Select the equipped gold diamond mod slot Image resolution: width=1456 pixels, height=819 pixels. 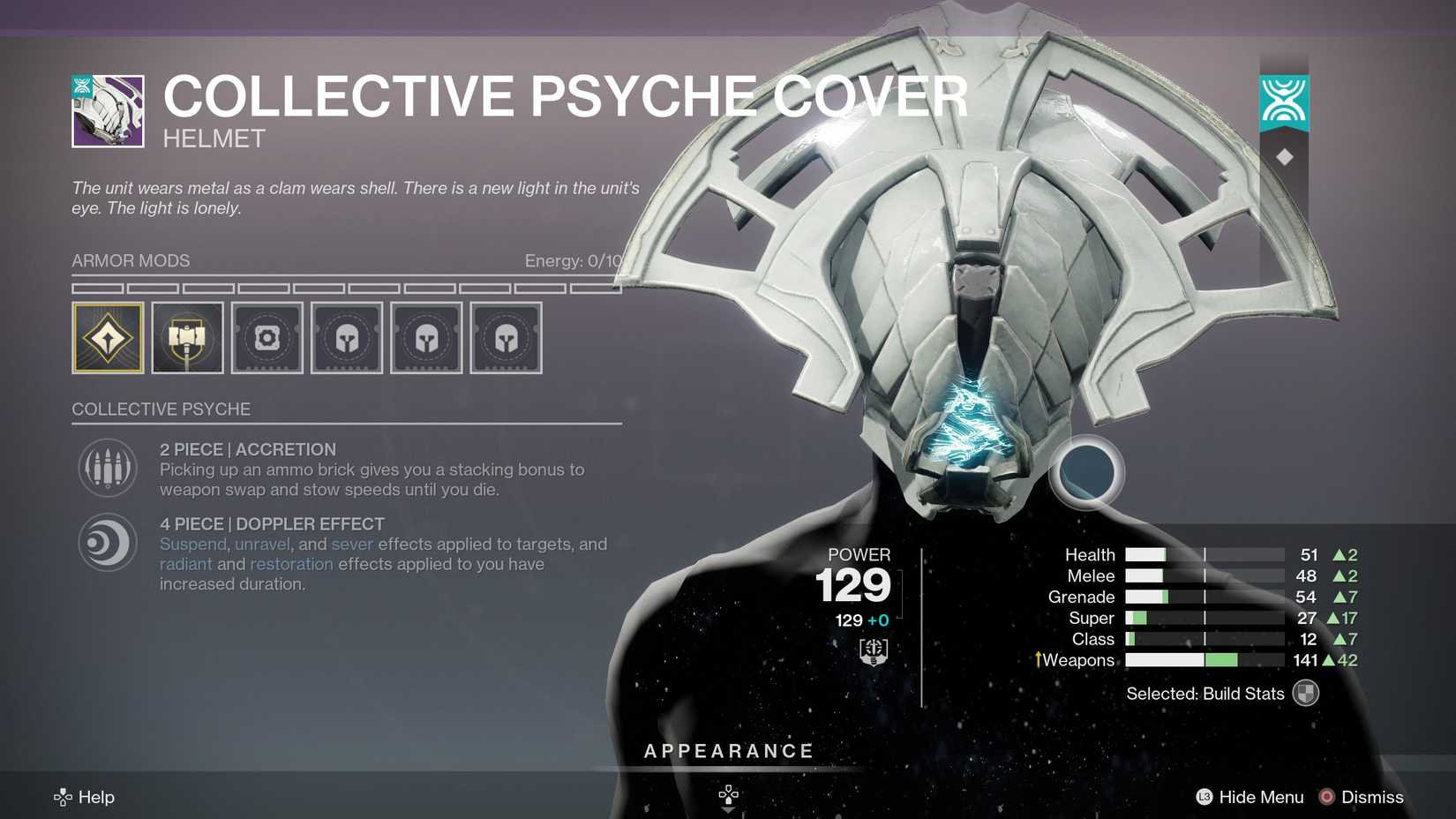108,337
